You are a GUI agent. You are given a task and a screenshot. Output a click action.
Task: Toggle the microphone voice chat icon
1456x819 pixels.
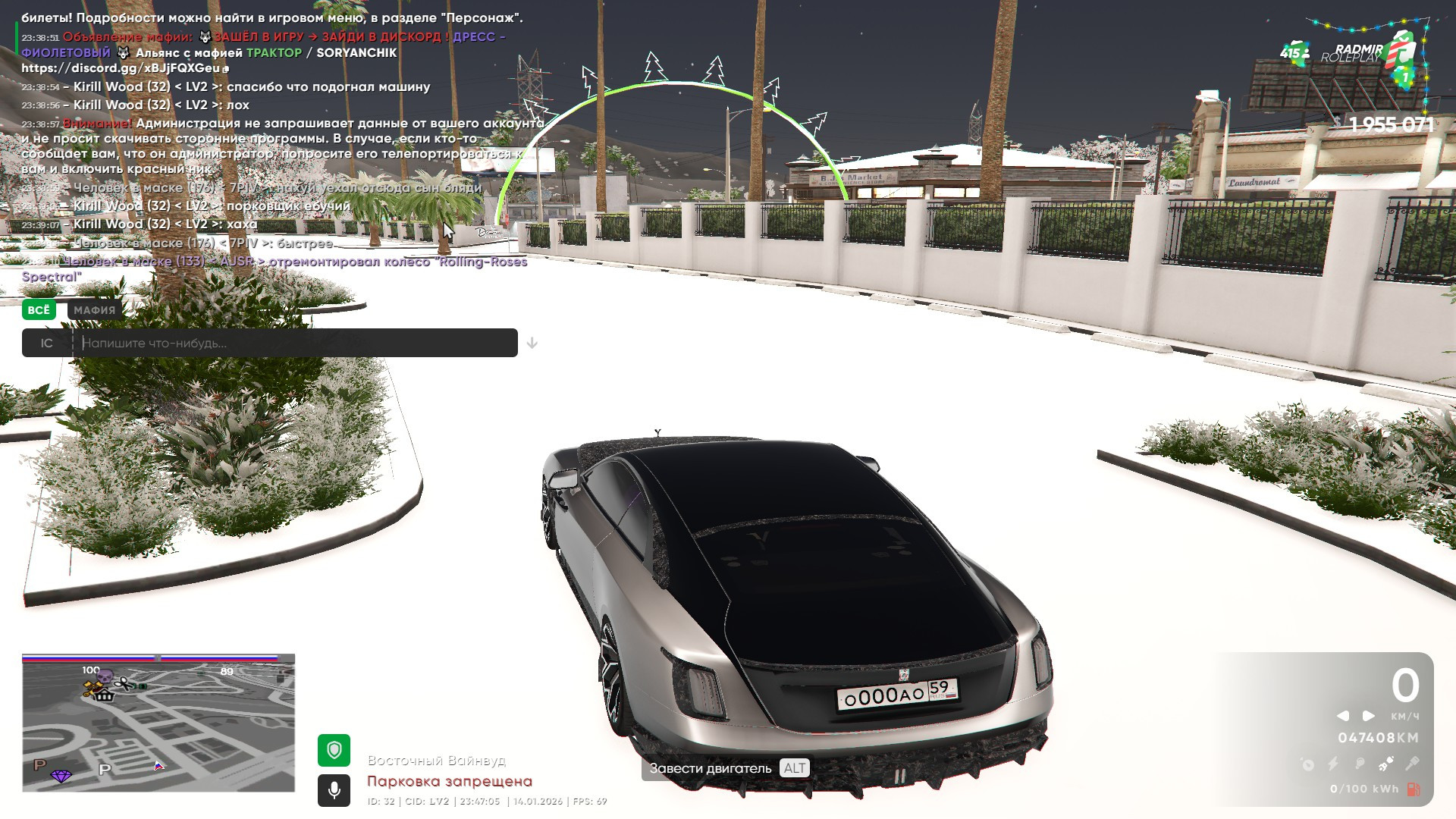pyautogui.click(x=334, y=791)
